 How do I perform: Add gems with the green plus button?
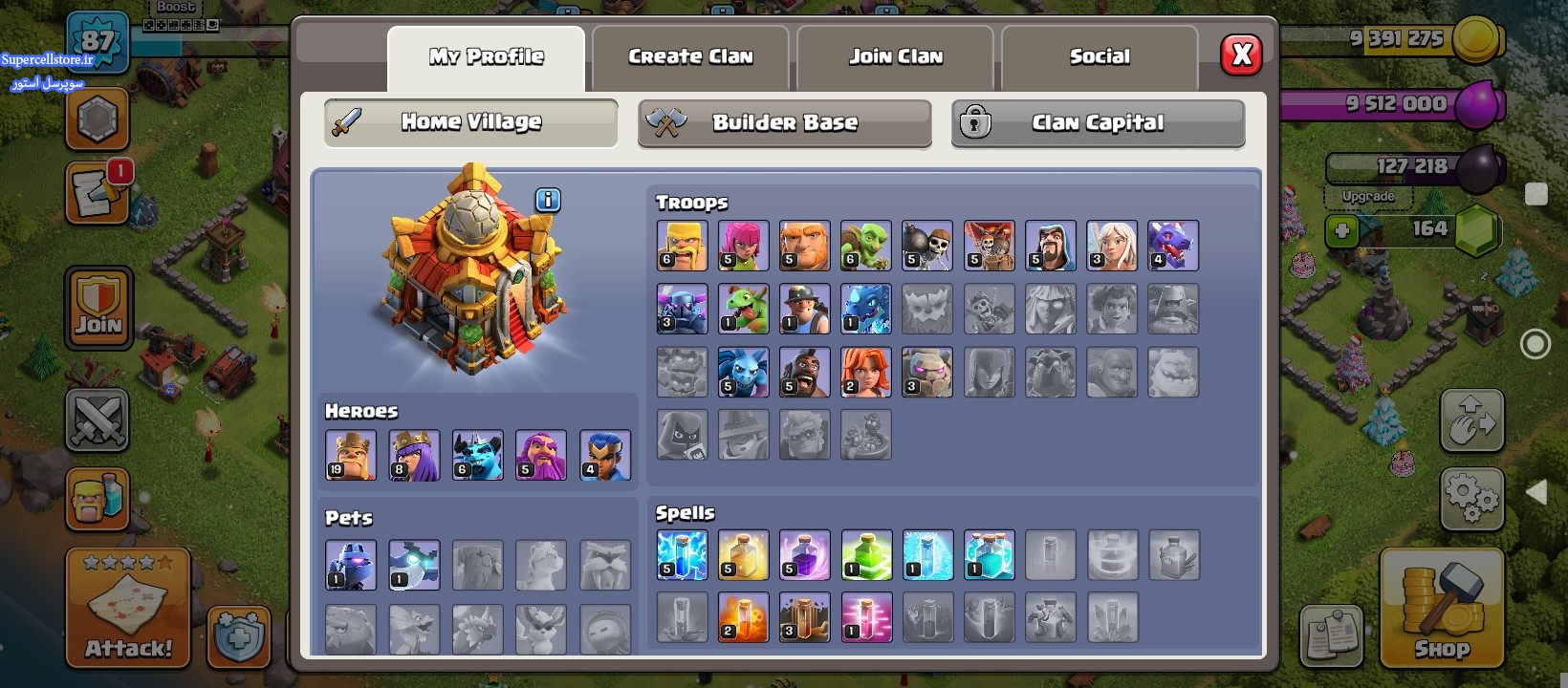(1342, 230)
